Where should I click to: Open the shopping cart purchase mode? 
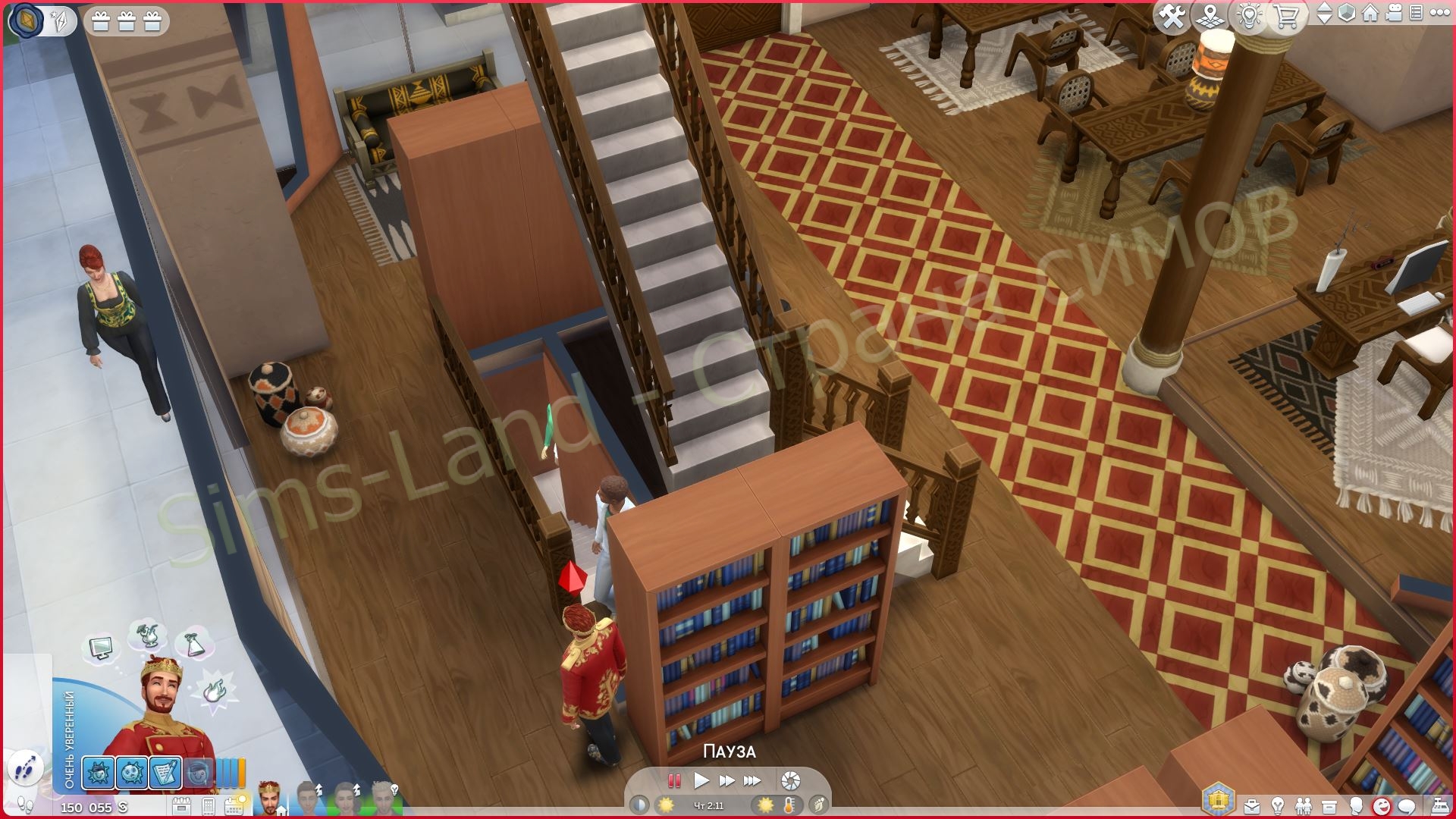tap(1286, 15)
